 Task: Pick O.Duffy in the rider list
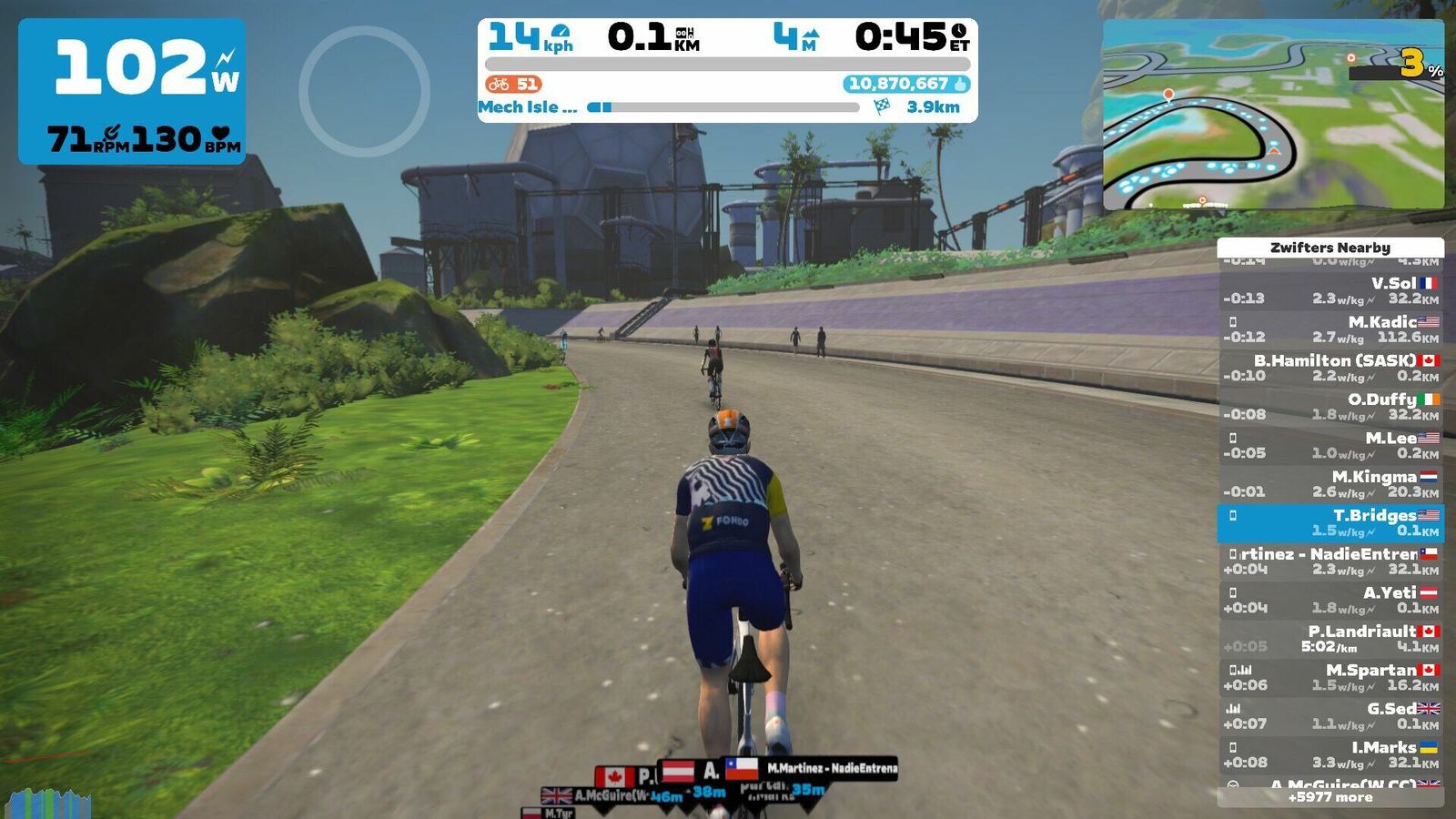[1330, 406]
